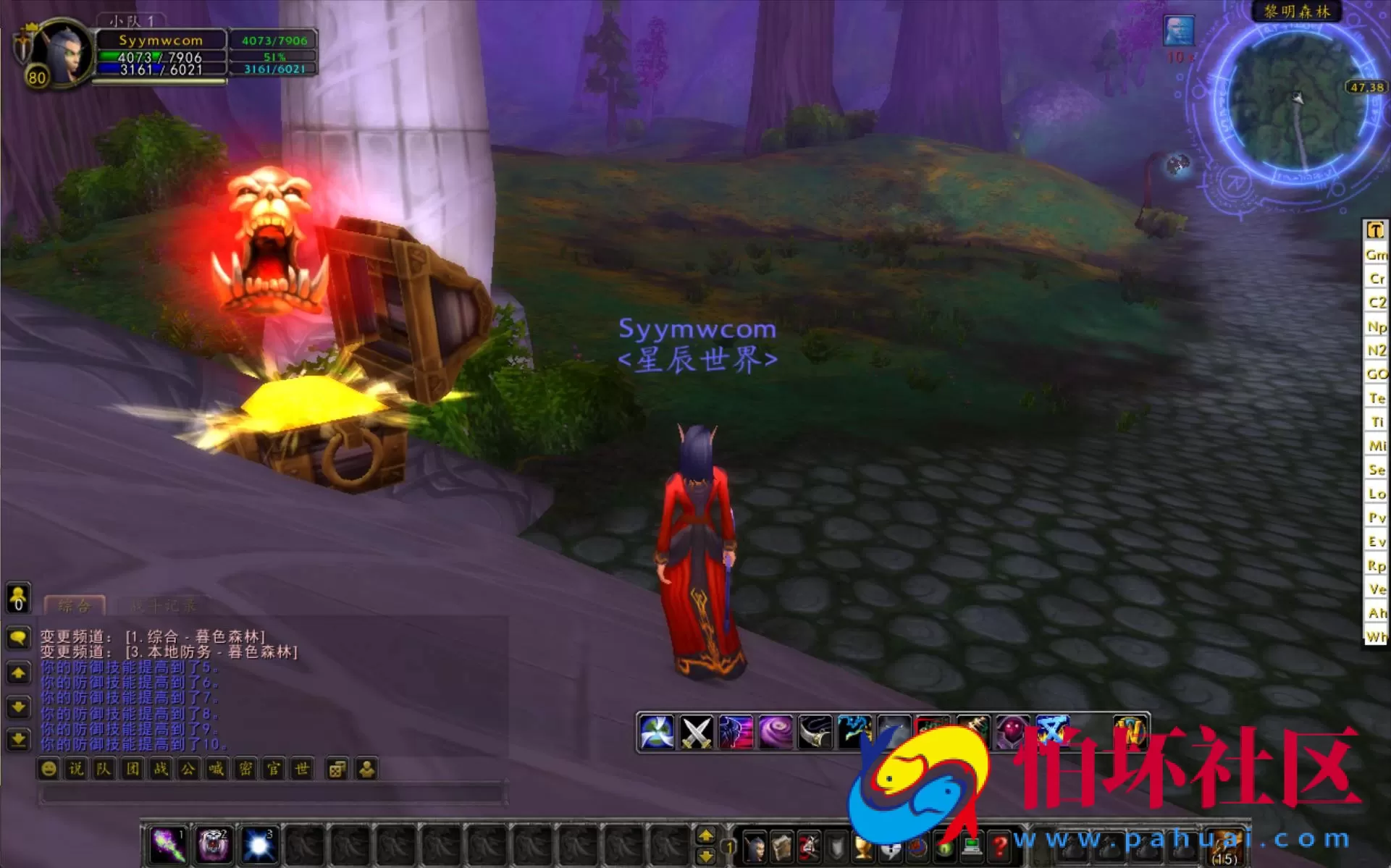
Task: Toggle the smiley emote button above chat input
Action: click(x=48, y=769)
